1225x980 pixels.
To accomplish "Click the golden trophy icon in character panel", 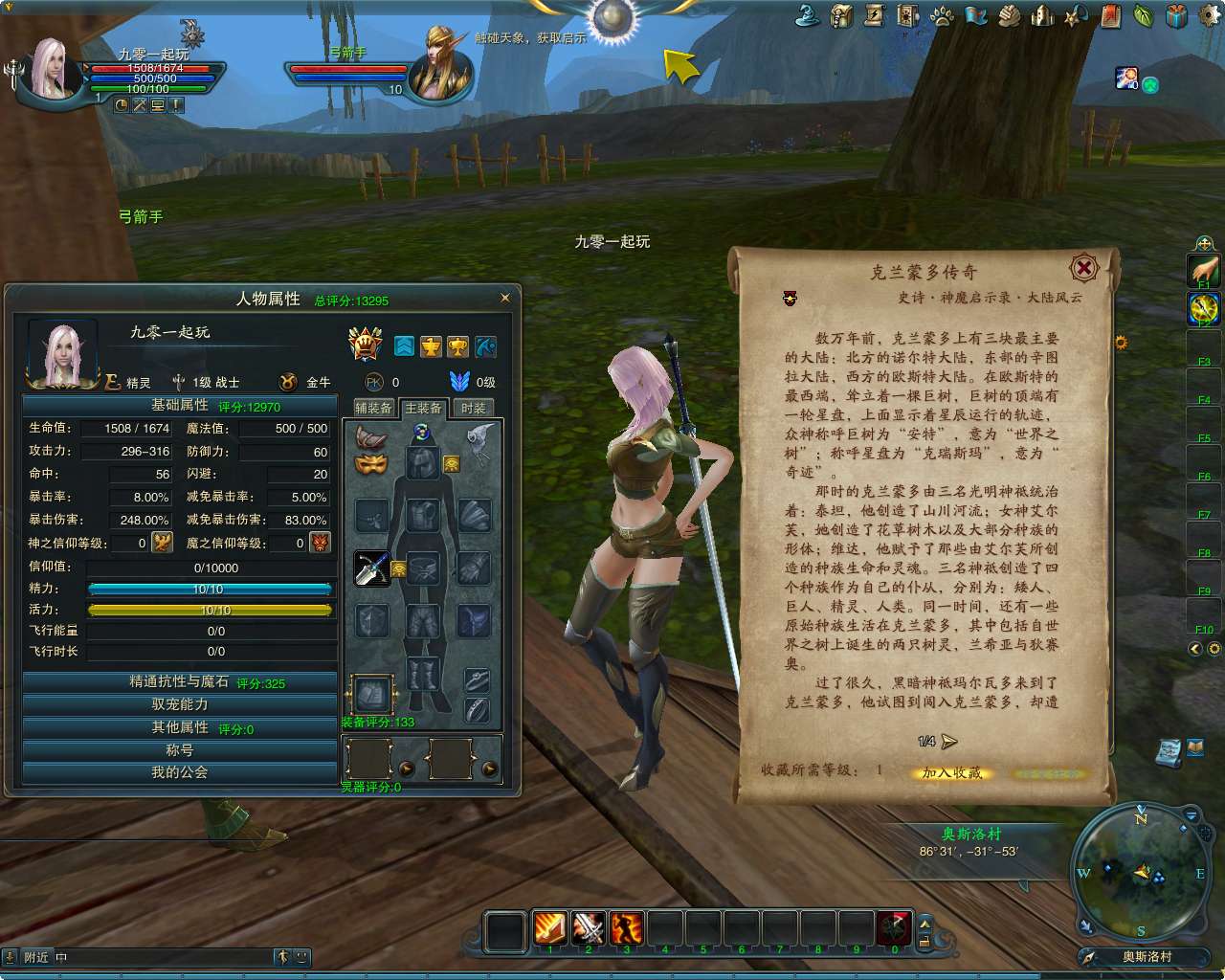I will point(456,346).
